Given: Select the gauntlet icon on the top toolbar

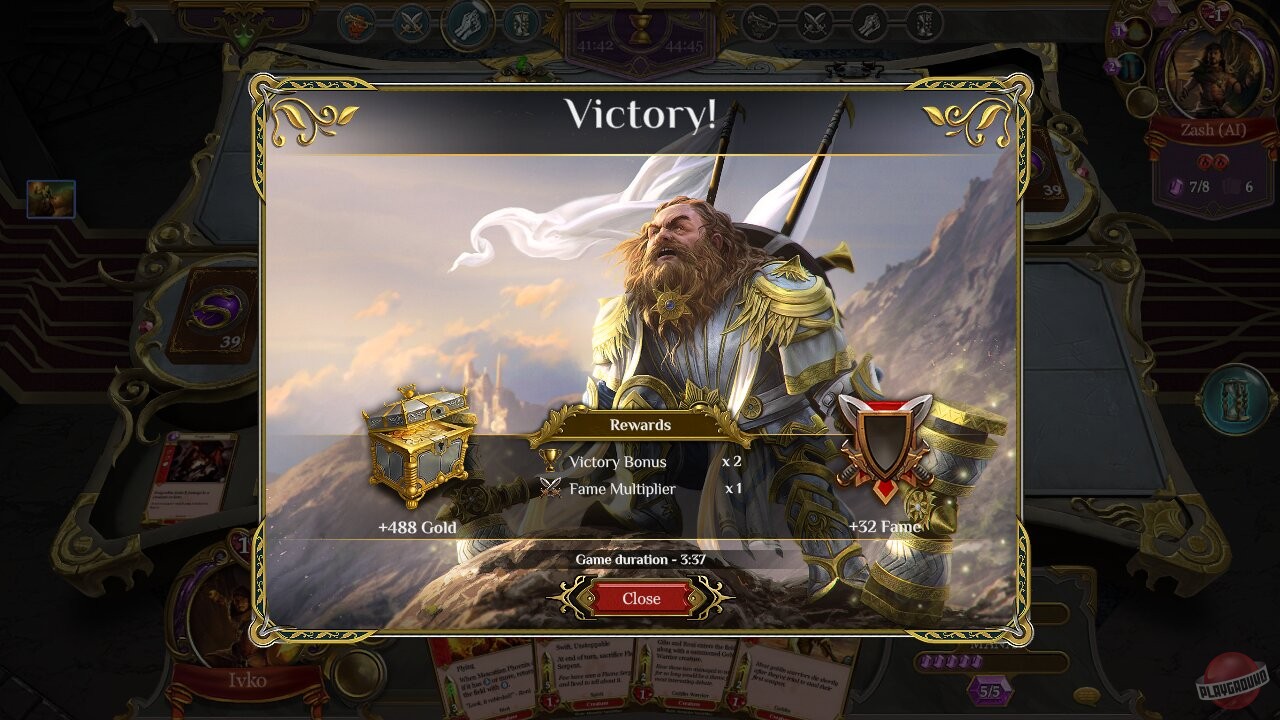Looking at the screenshot, I should tap(465, 22).
